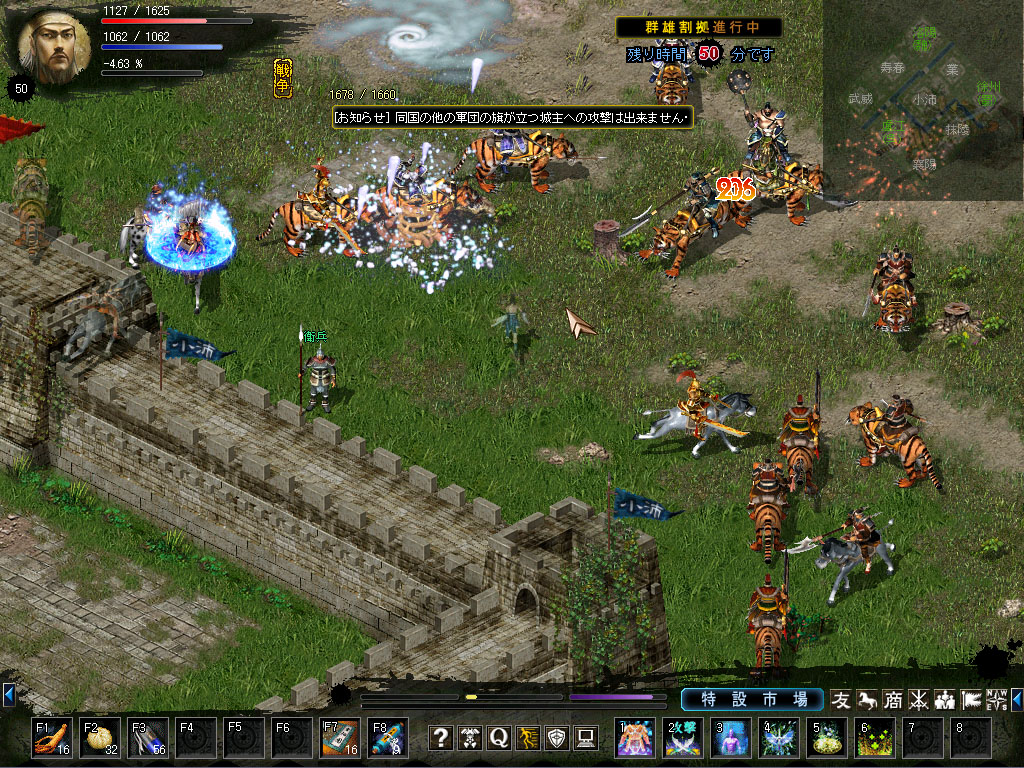The height and width of the screenshot is (768, 1024).
Task: Cast the blue meditating figure skill
Action: 731,738
